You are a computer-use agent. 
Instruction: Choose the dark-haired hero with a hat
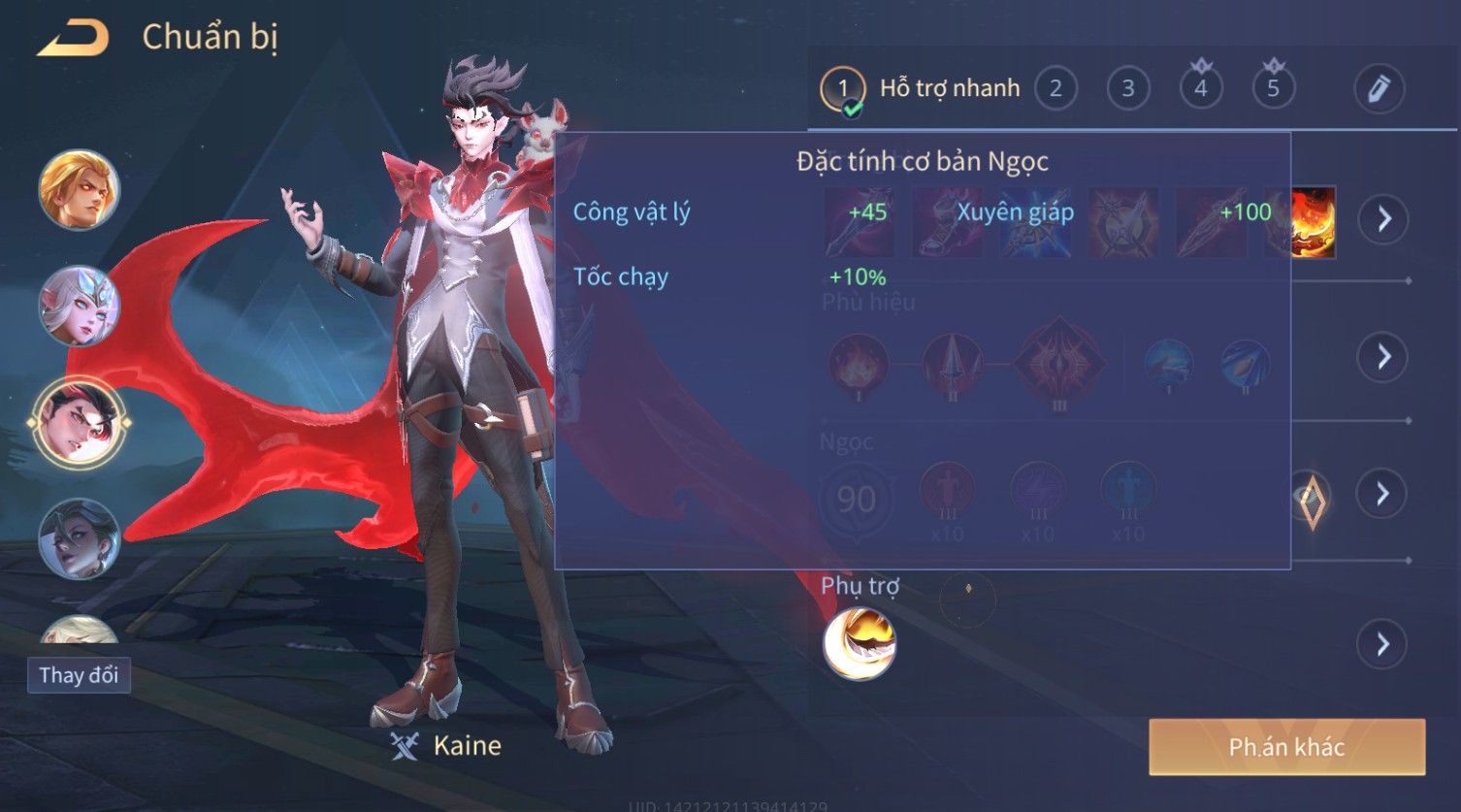(80, 538)
